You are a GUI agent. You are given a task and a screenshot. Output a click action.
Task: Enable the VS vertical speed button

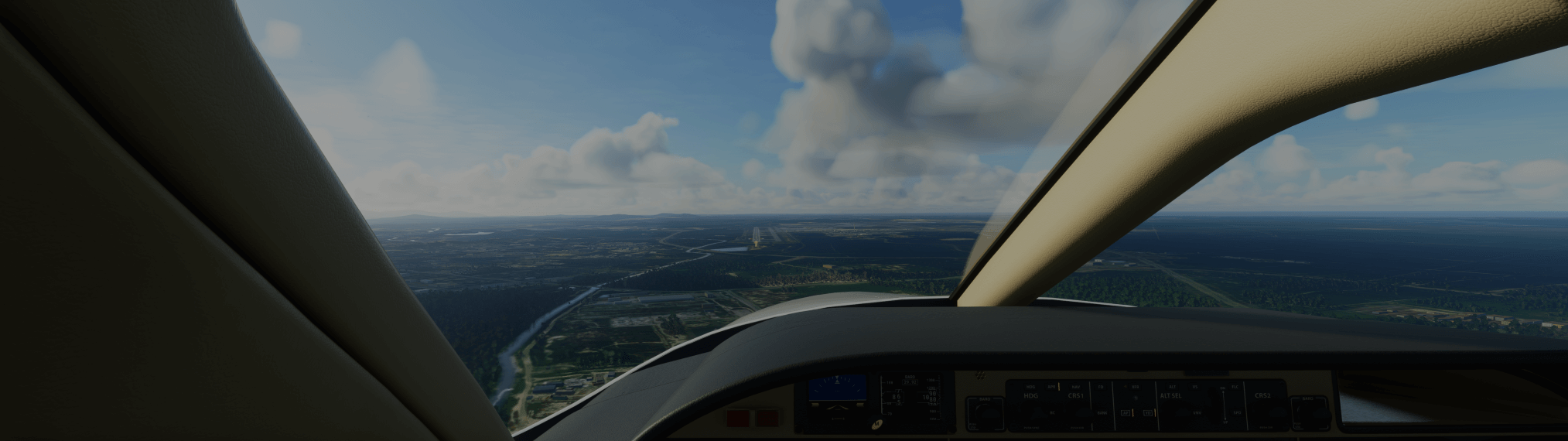click(x=1195, y=387)
